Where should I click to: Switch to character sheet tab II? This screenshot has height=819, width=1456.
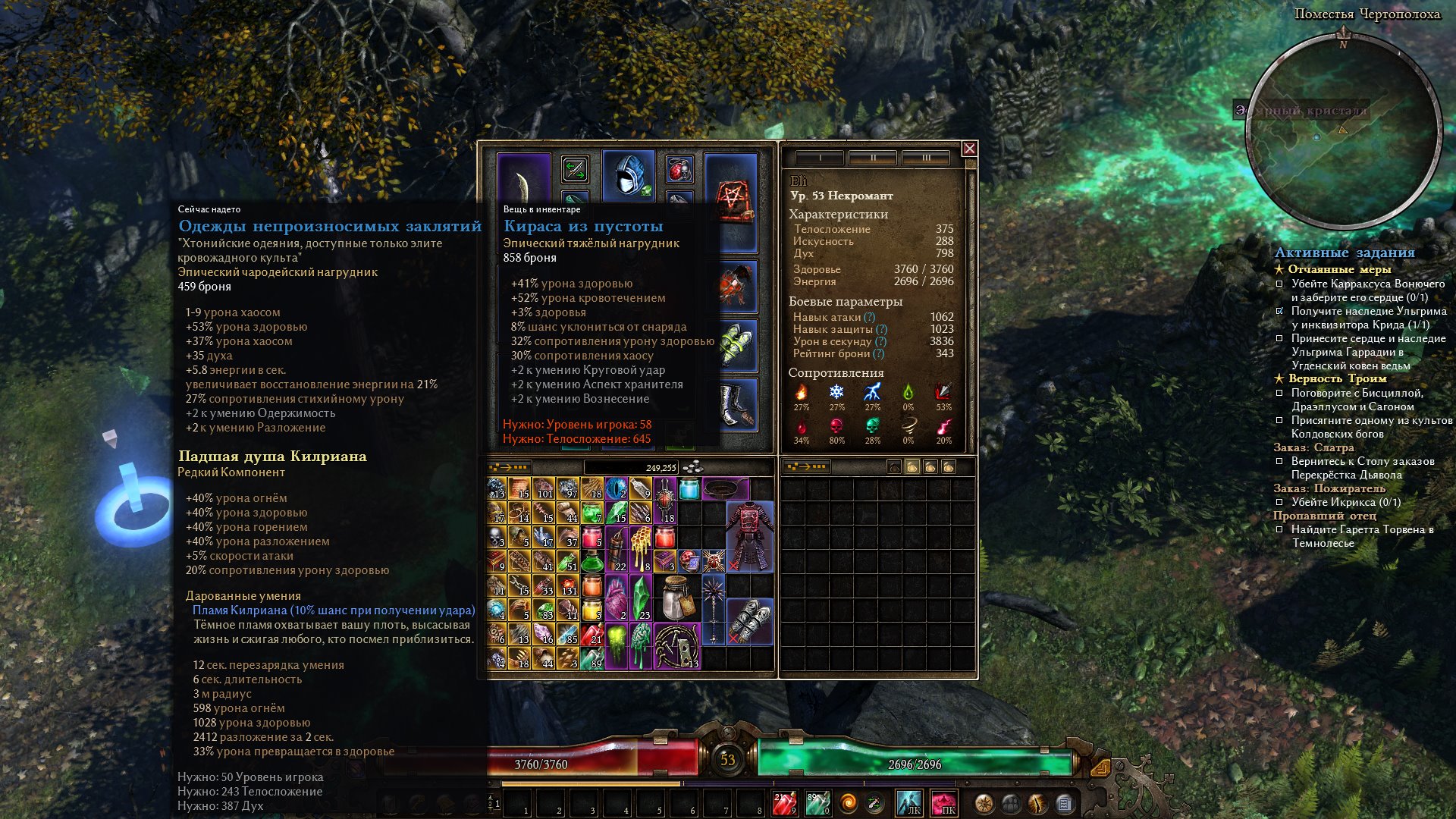pos(873,158)
